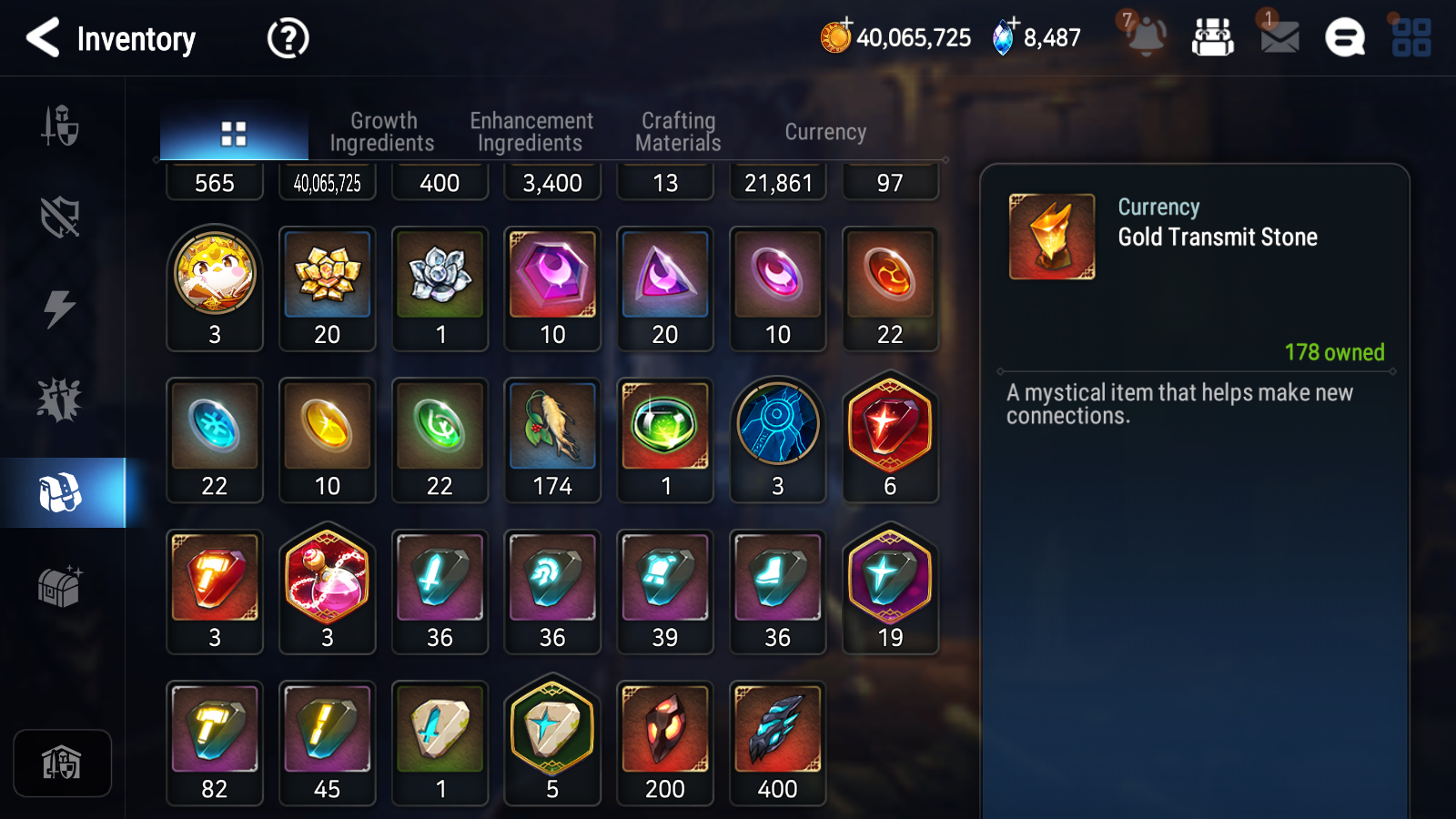Screen dimensions: 1456x819
Task: Open the Enhancement Ingredients tab
Action: (x=531, y=132)
